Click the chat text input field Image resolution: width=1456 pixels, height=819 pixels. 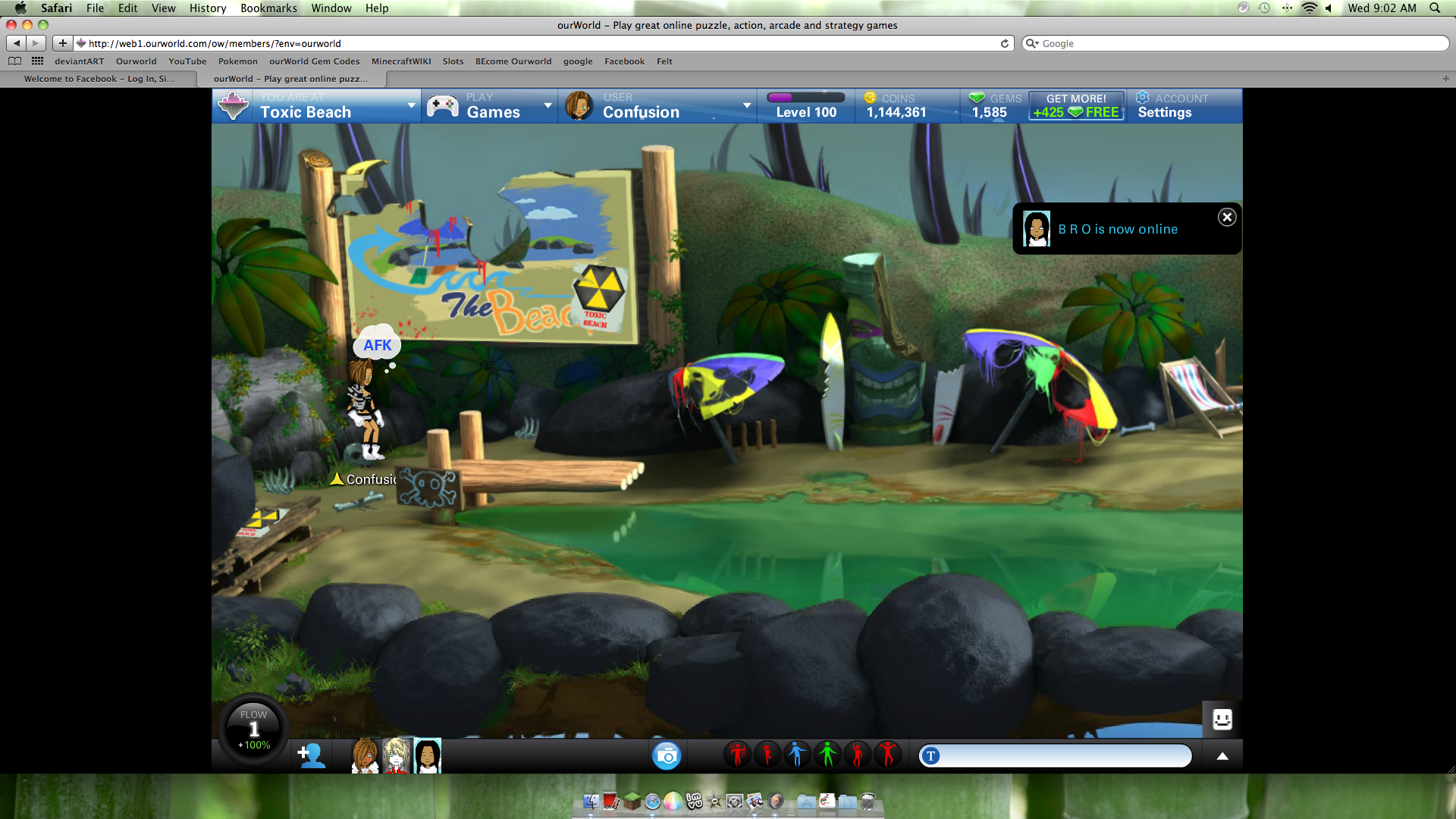1062,756
